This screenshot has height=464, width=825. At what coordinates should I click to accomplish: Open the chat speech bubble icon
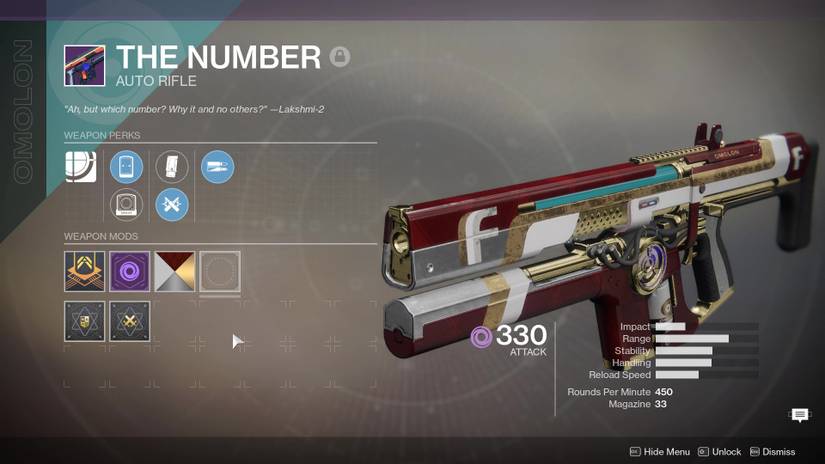800,415
